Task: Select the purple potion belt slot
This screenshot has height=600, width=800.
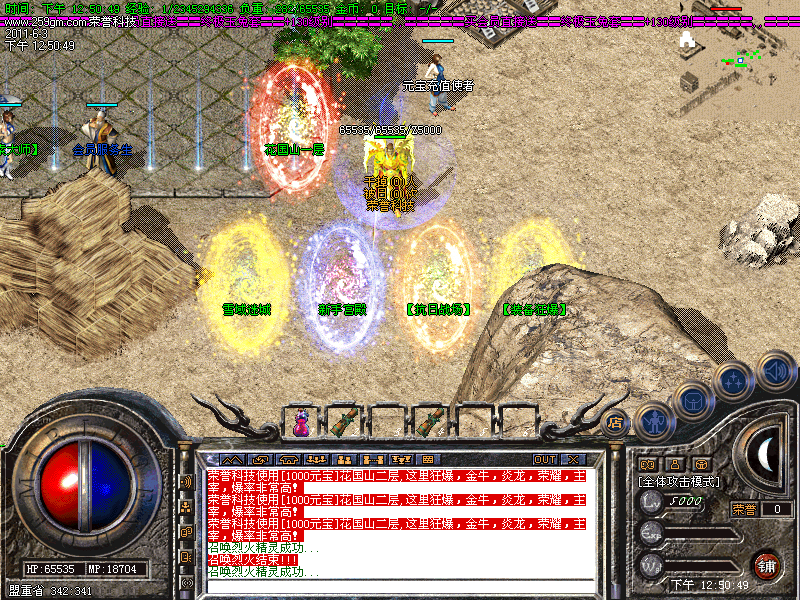Action: [301, 421]
